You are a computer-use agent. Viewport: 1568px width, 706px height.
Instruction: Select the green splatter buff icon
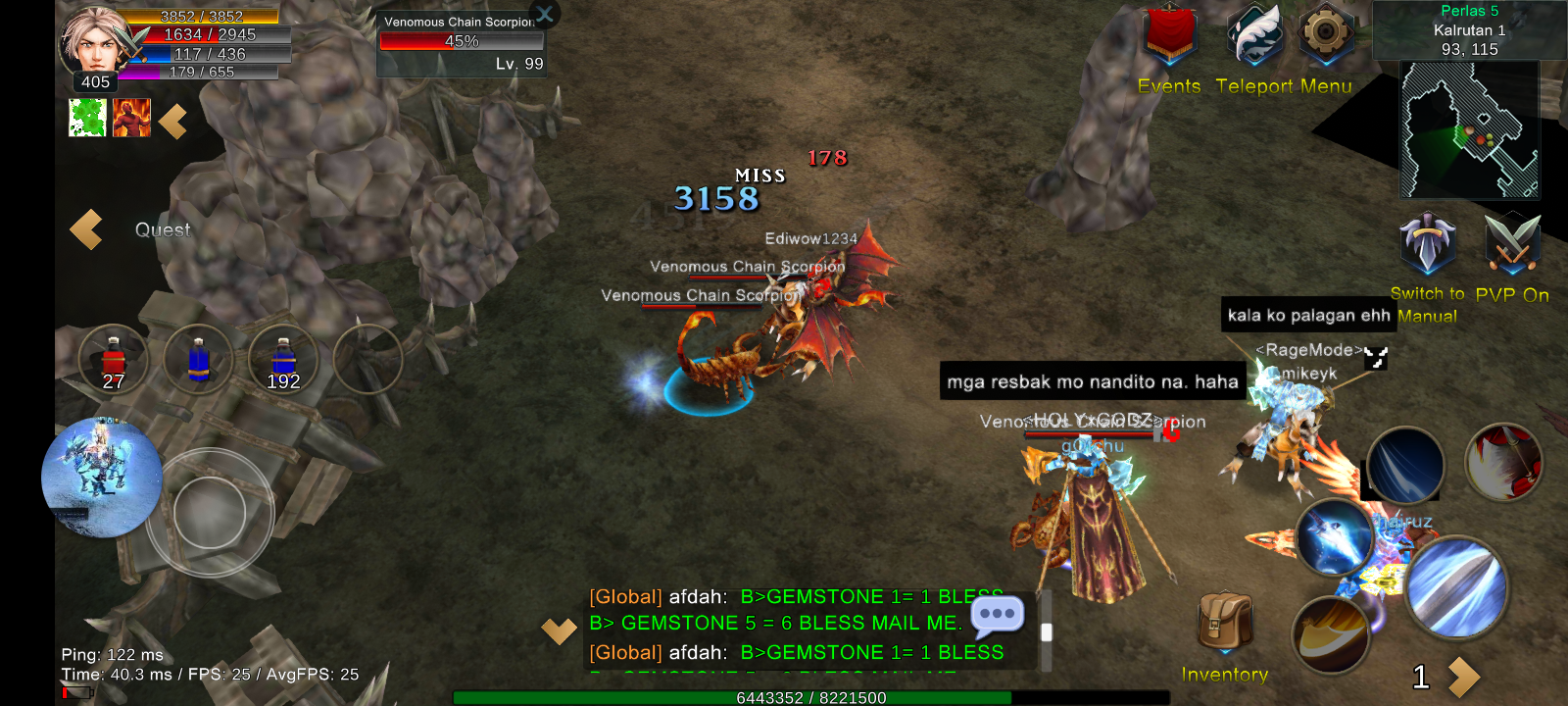point(87,118)
